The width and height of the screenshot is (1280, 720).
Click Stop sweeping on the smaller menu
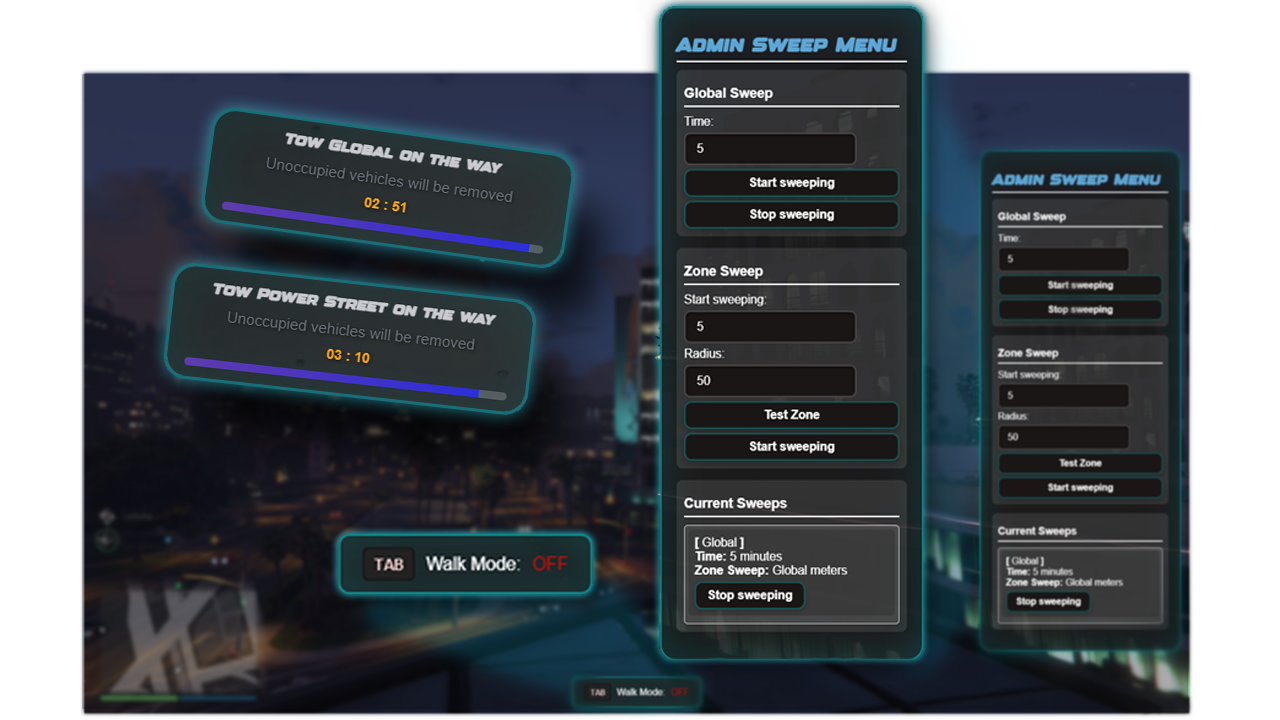click(x=1079, y=309)
